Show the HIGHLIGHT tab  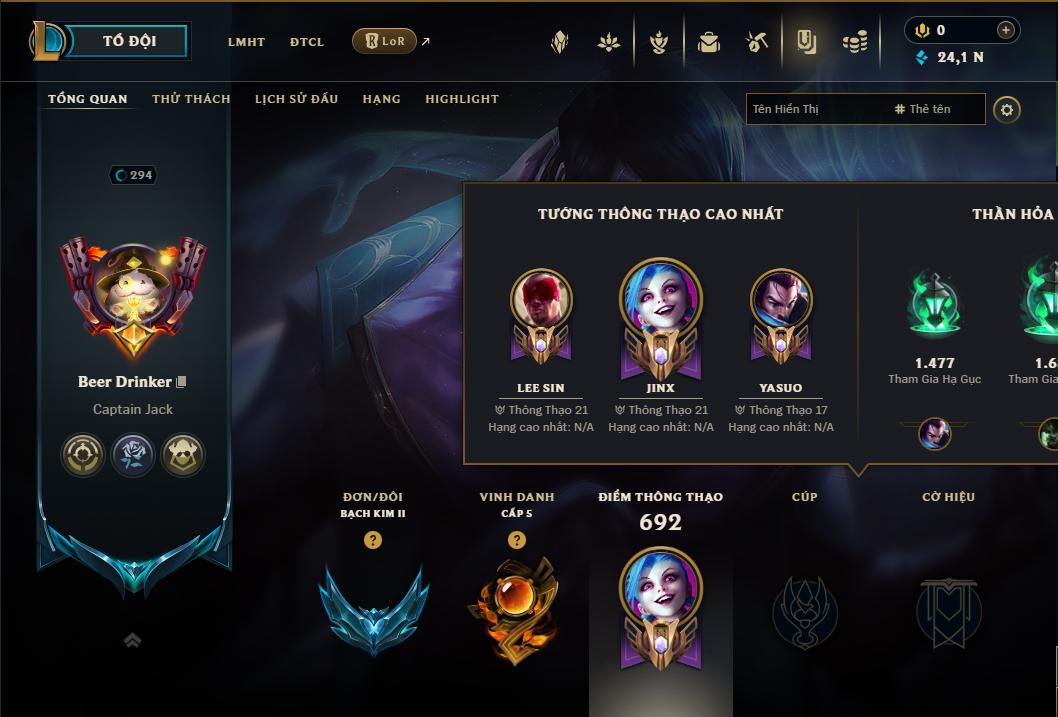click(462, 99)
